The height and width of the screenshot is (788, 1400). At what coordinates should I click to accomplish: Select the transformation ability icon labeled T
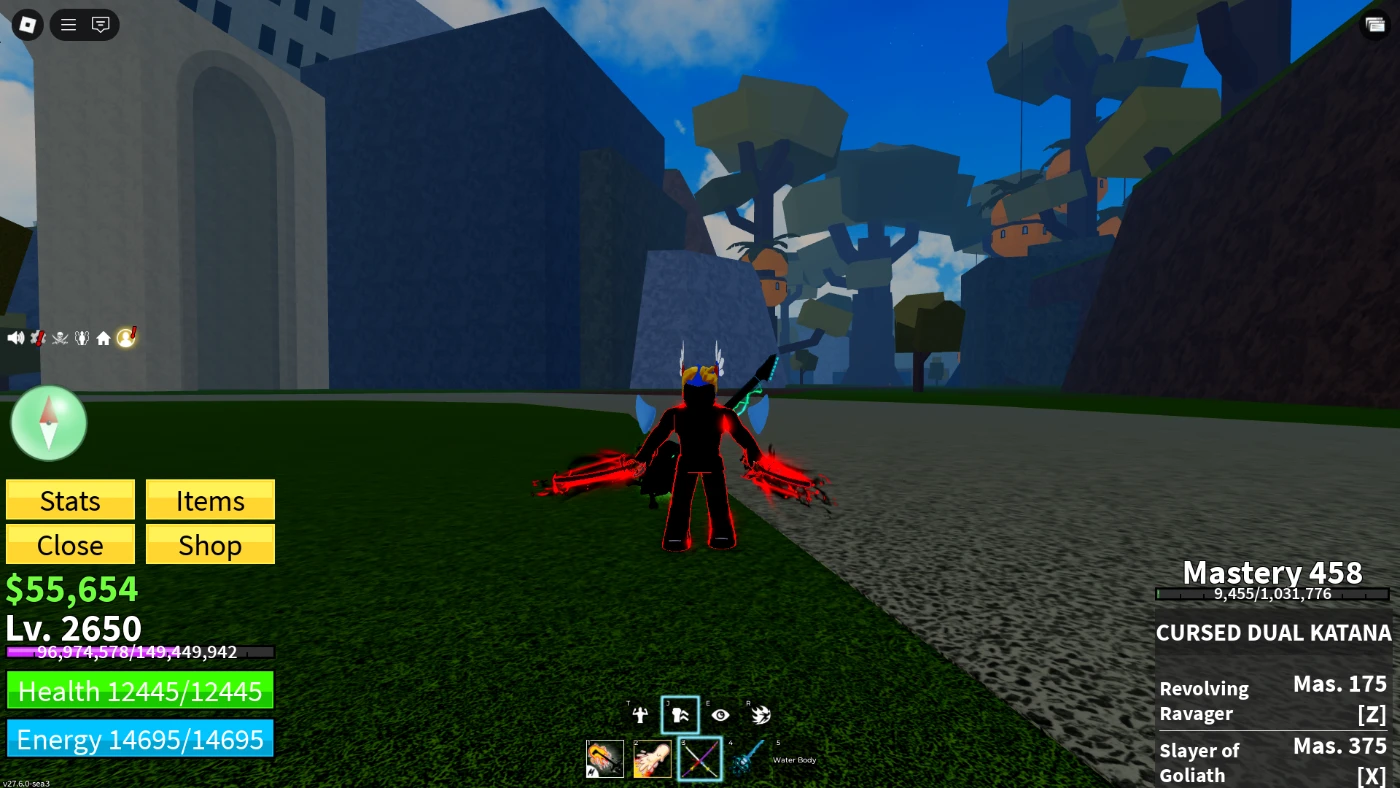(x=640, y=715)
